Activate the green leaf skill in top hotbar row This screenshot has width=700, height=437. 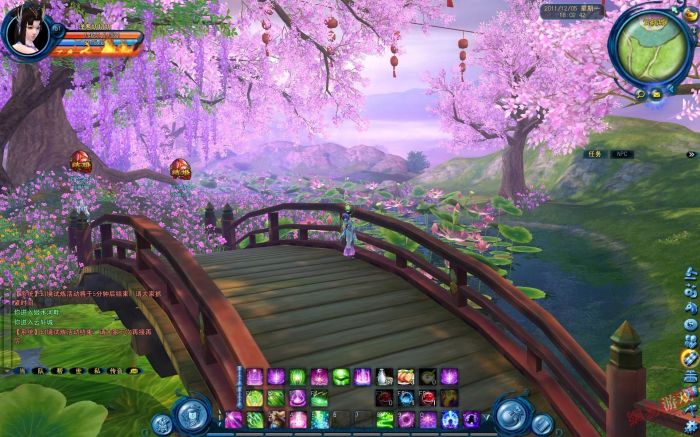341,377
